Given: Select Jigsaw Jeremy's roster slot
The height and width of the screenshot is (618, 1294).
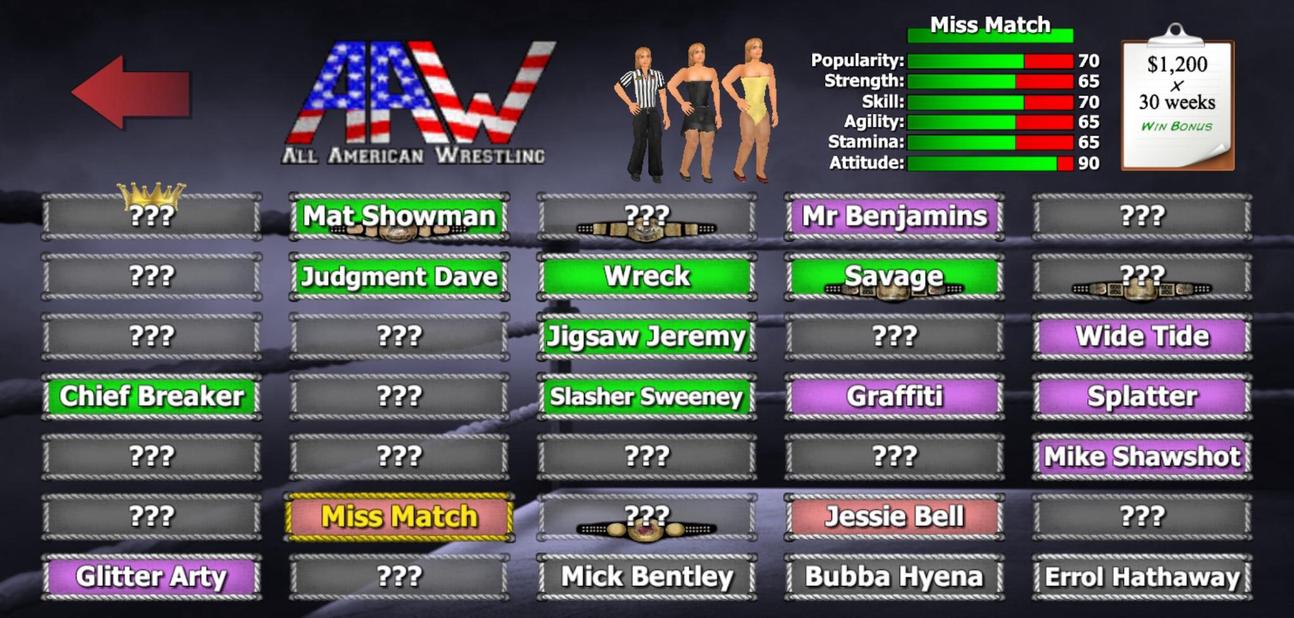Looking at the screenshot, I should pyautogui.click(x=647, y=336).
